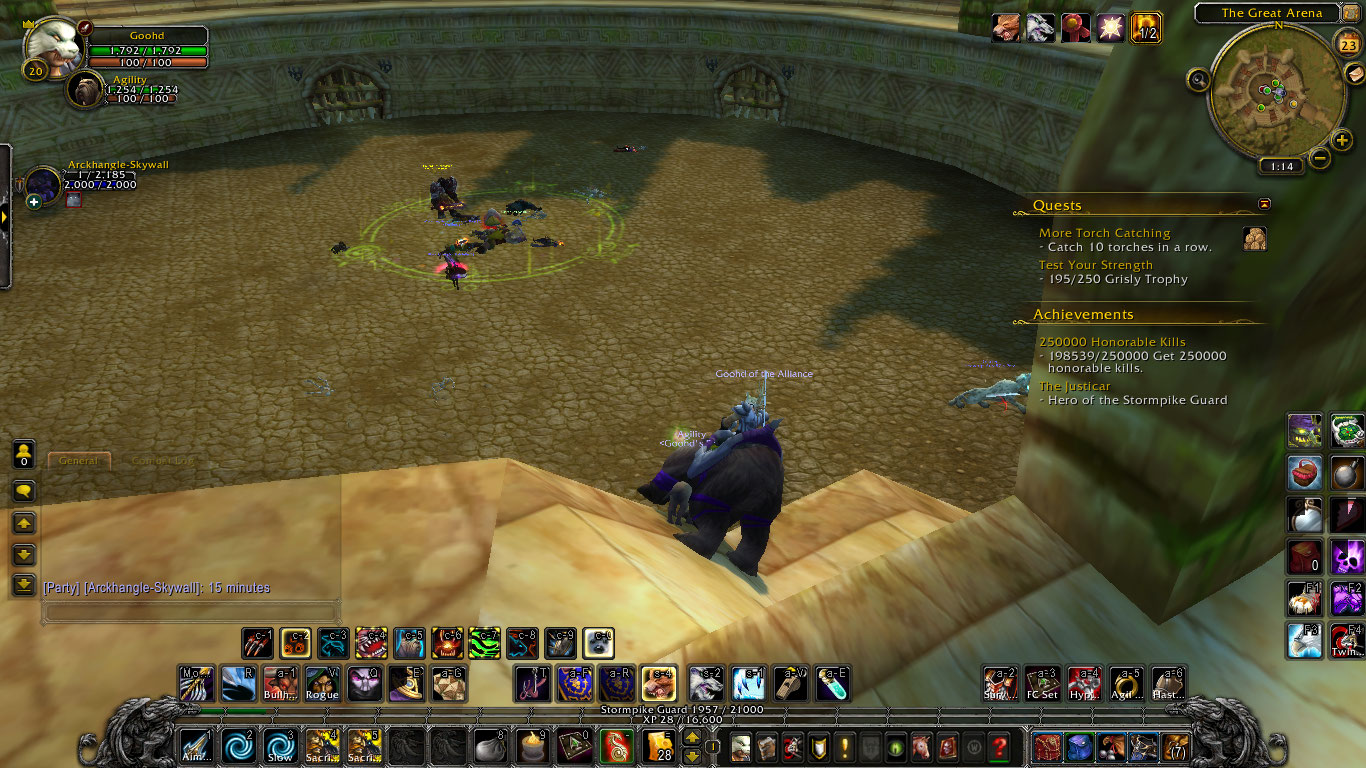Open the chat menu speech bubble button
Image resolution: width=1366 pixels, height=768 pixels.
pos(24,491)
